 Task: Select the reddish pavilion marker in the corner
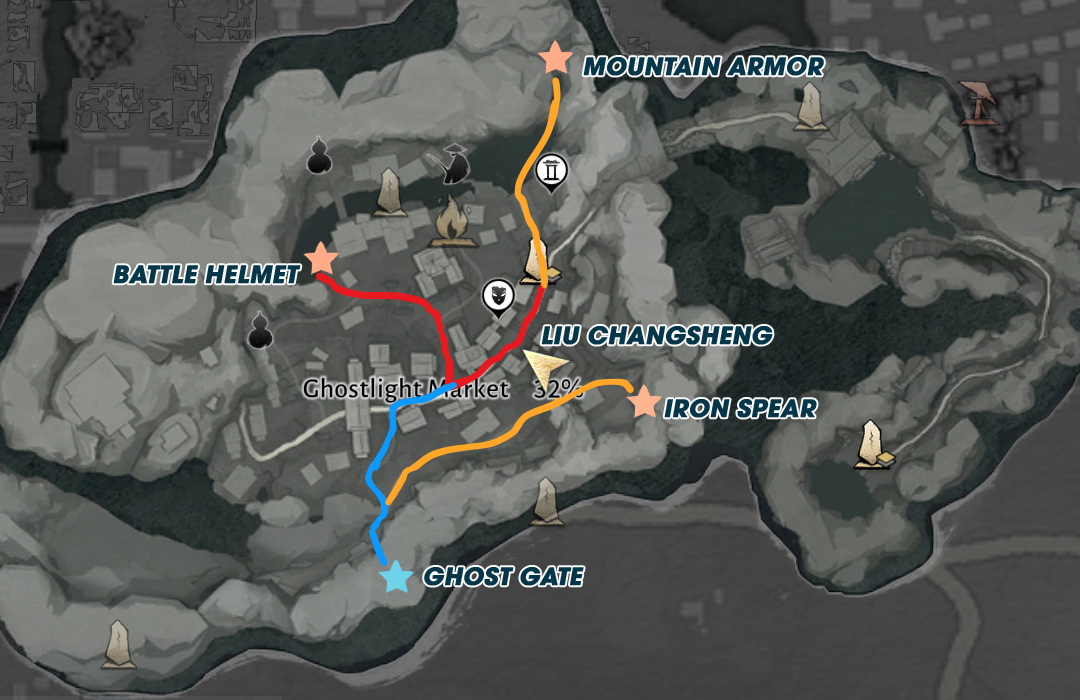pyautogui.click(x=981, y=102)
